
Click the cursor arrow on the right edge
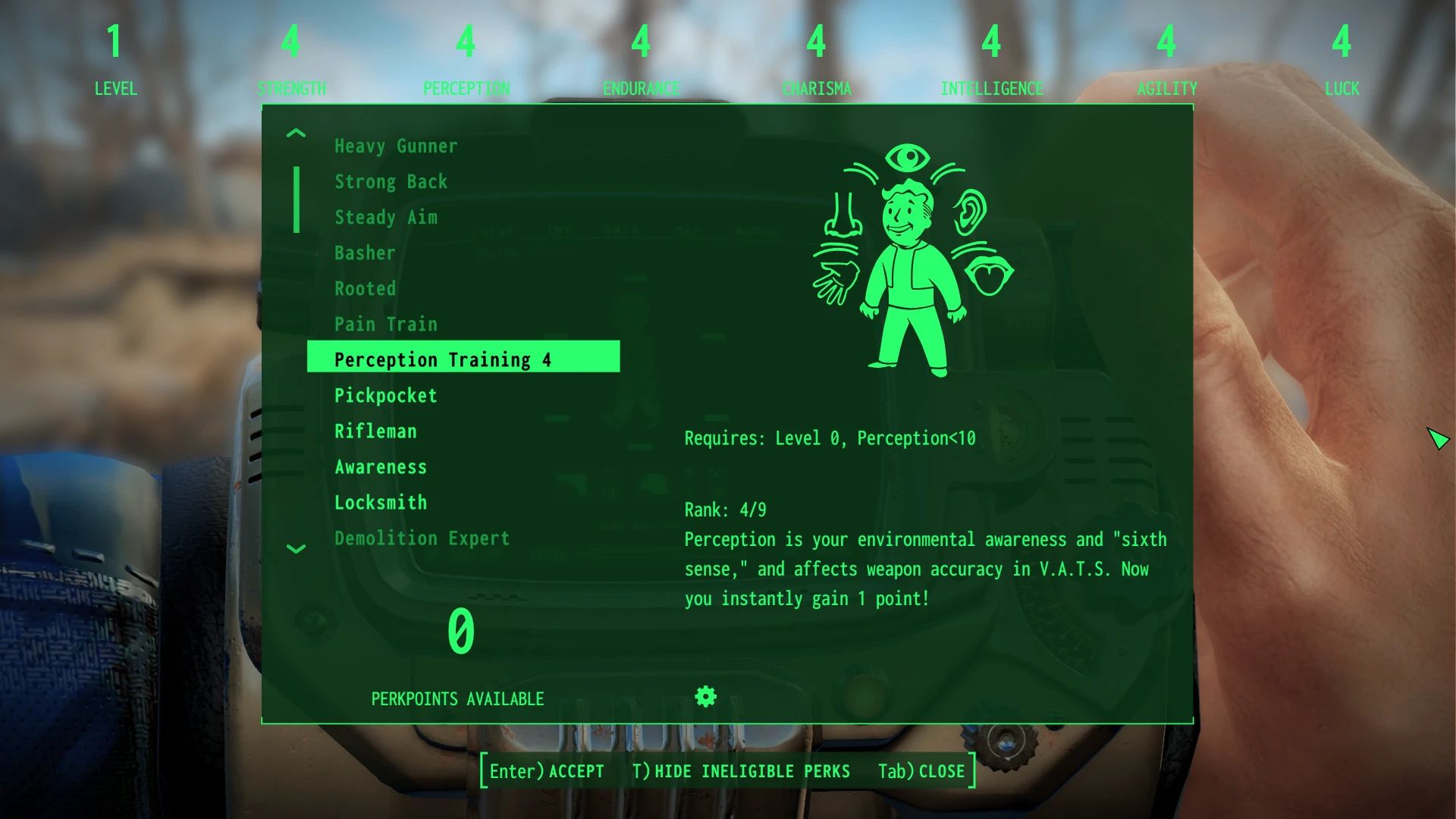tap(1439, 438)
